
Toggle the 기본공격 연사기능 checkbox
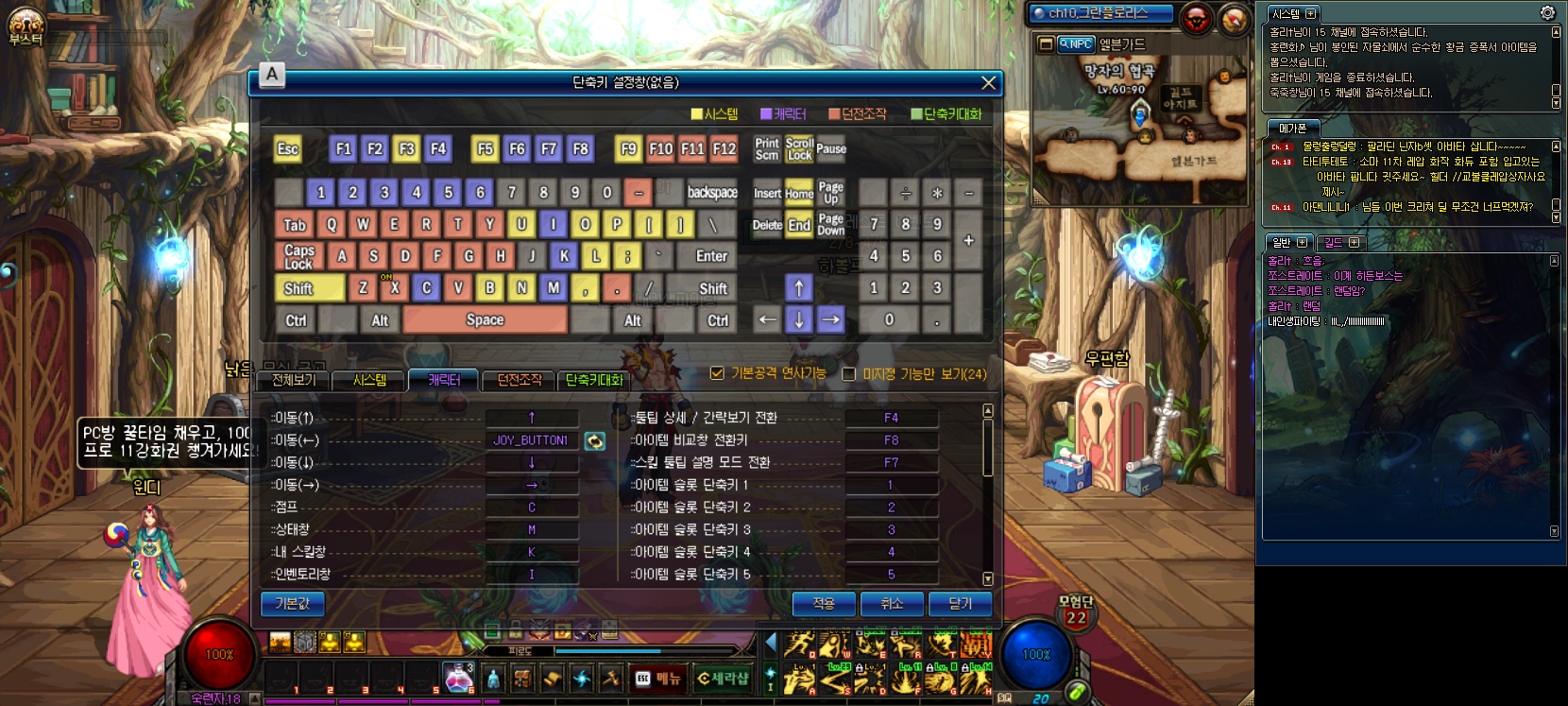point(717,373)
